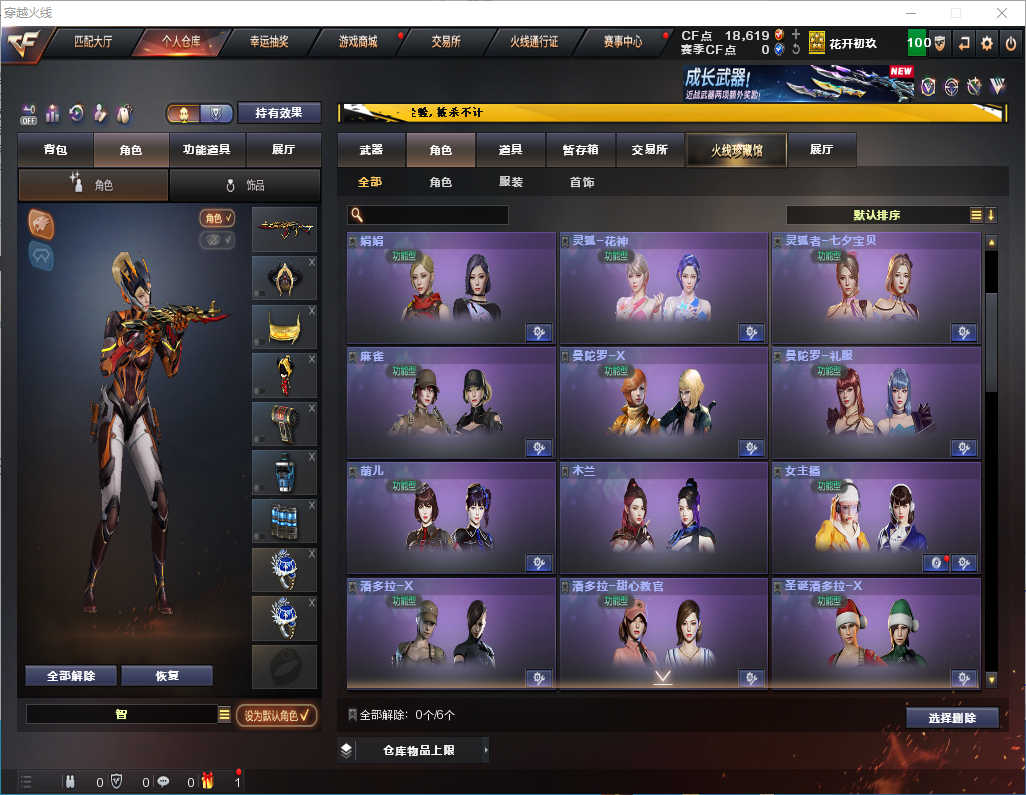Switch to the 功能道具 tab
The width and height of the screenshot is (1026, 795).
pos(207,150)
